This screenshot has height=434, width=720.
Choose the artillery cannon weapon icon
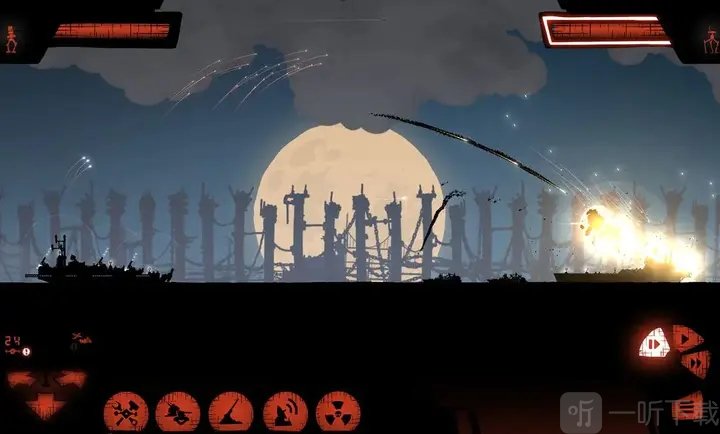pos(230,411)
